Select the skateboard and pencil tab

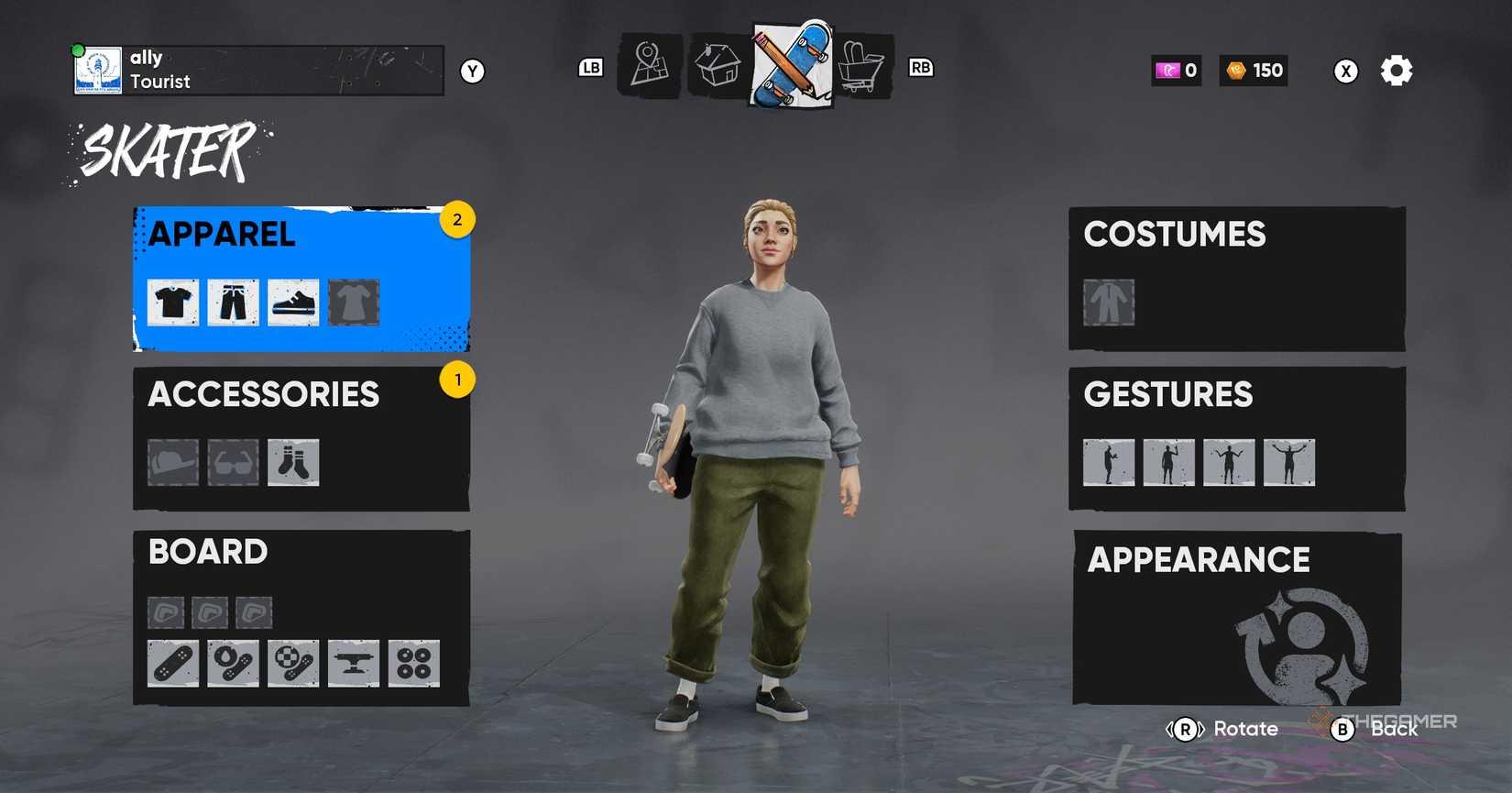pyautogui.click(x=793, y=64)
